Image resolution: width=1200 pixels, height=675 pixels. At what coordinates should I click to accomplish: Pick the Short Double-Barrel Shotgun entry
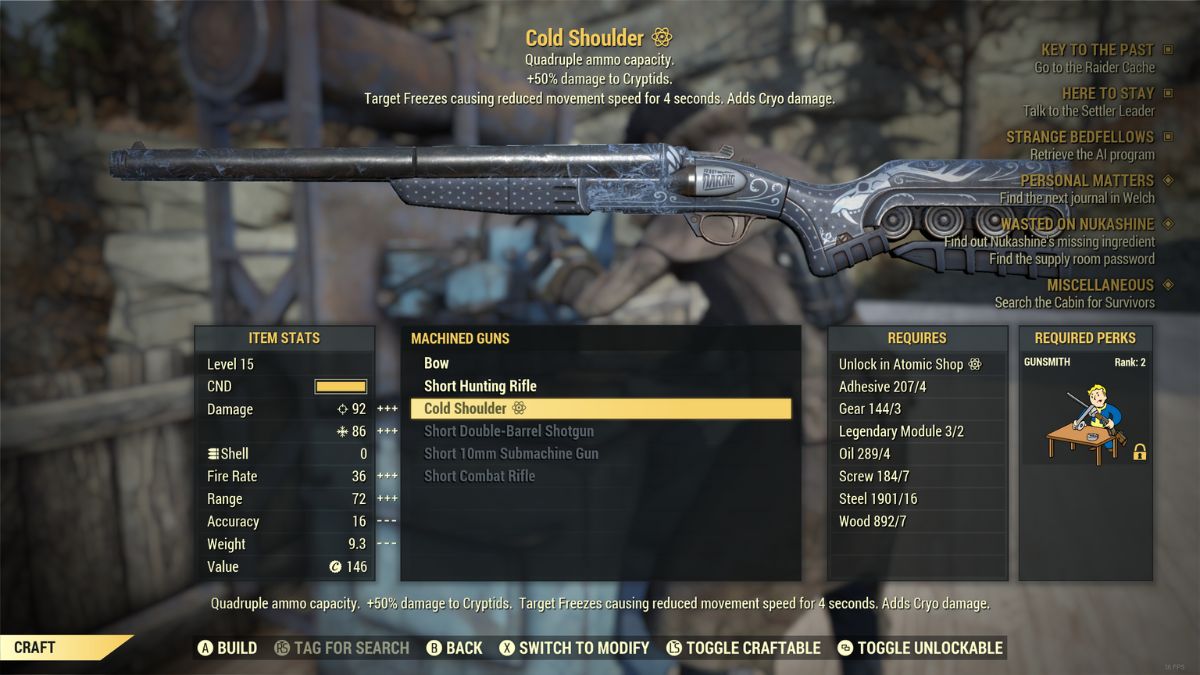pos(509,431)
